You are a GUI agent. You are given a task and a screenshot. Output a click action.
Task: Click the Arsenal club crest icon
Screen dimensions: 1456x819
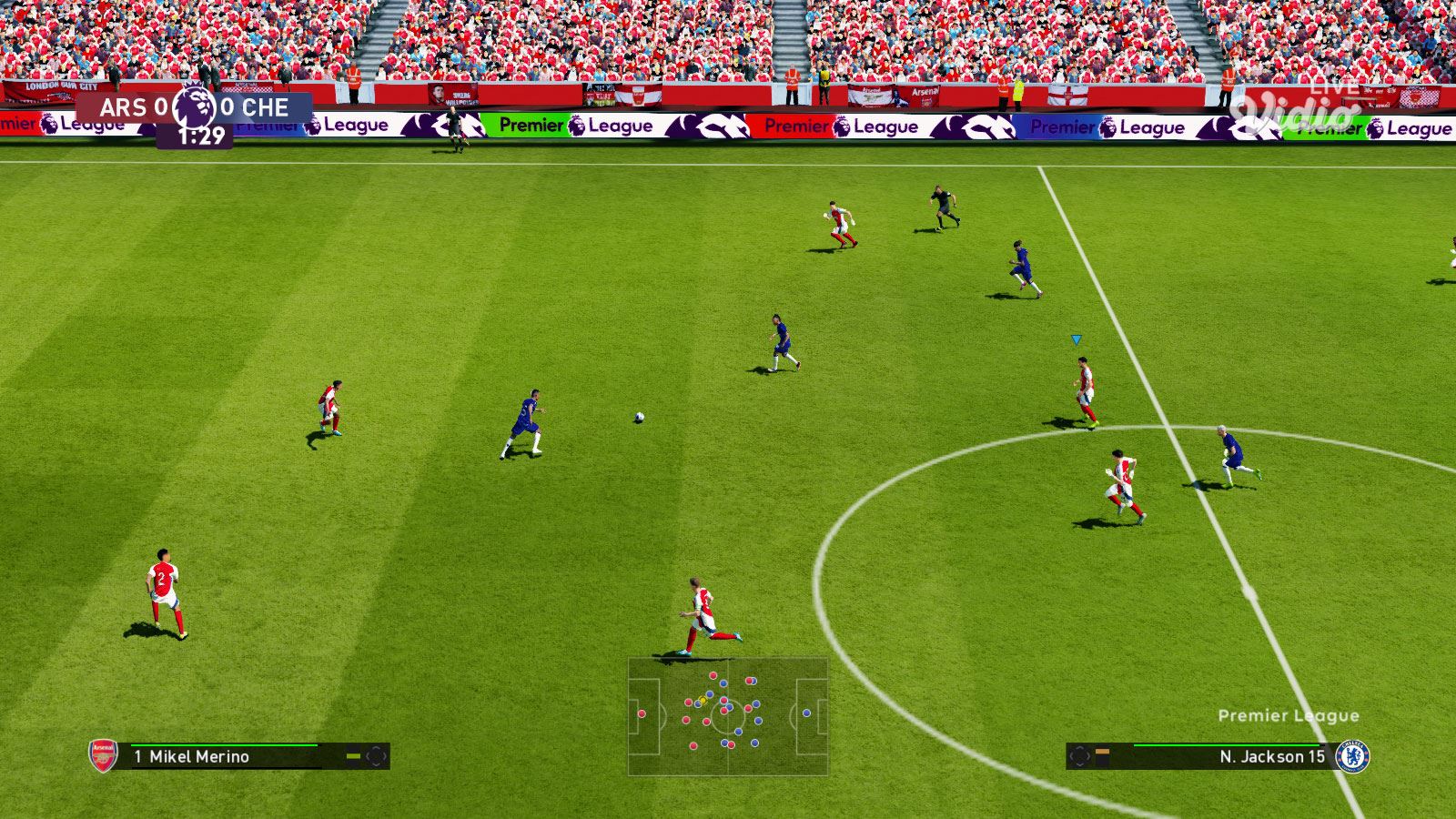103,755
